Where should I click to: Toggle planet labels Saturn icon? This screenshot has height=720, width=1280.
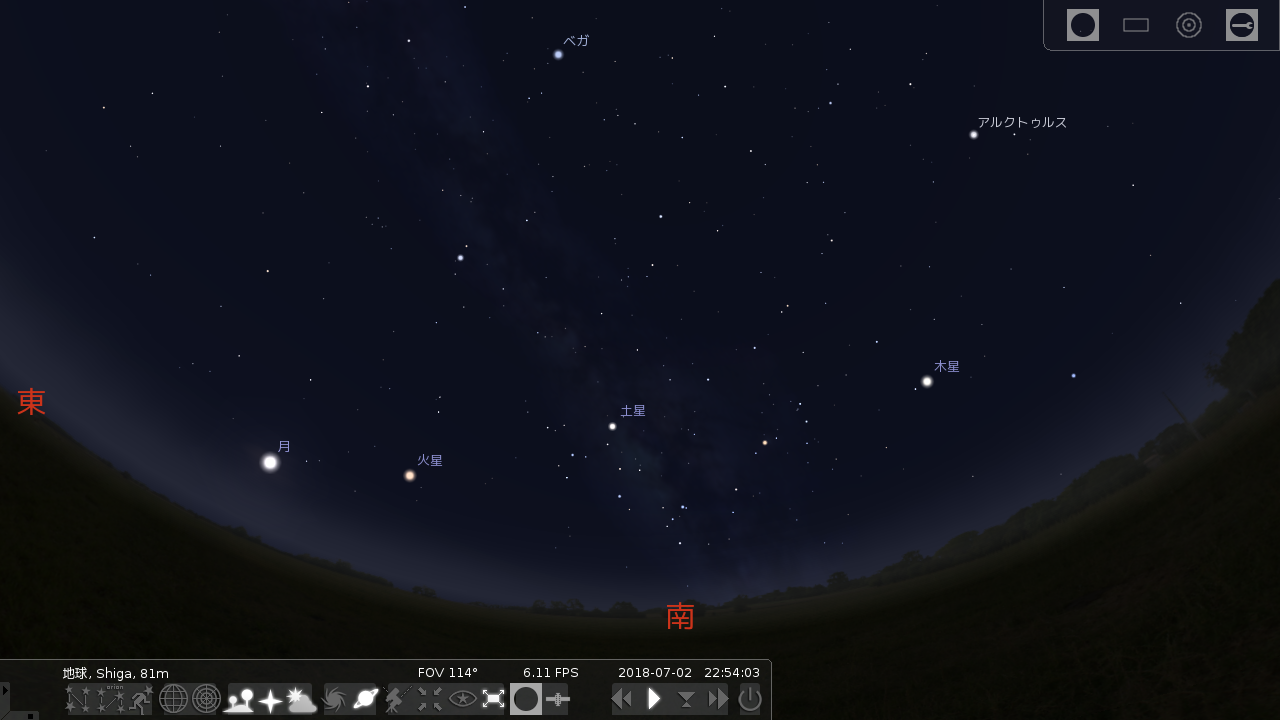[365, 699]
